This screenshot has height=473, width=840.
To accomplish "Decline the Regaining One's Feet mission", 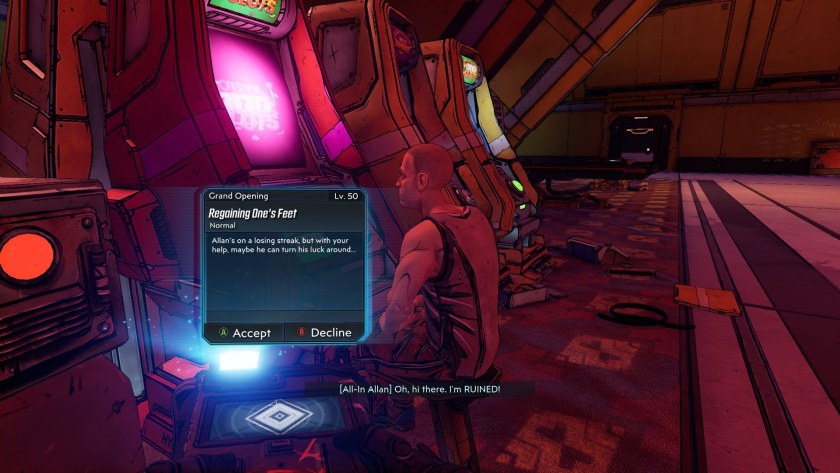I will 323,333.
